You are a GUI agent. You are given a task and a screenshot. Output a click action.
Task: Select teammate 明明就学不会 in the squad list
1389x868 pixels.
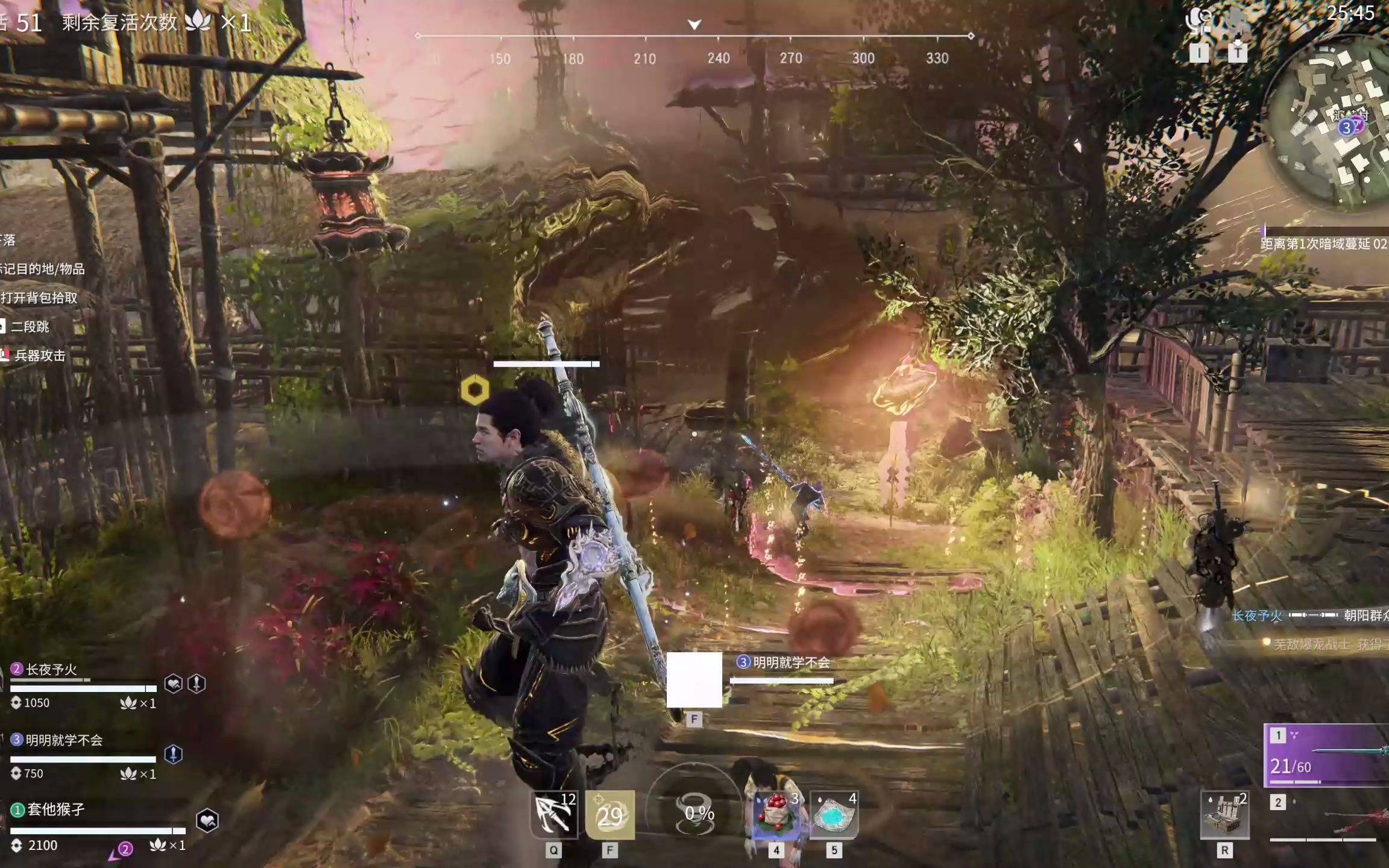click(63, 740)
